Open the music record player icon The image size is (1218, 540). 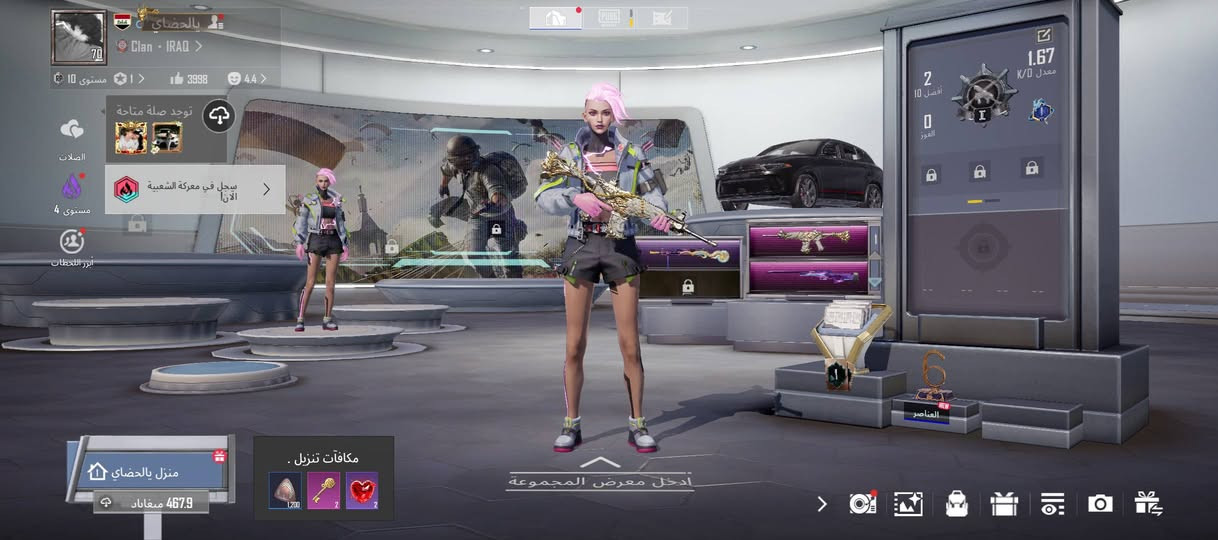pyautogui.click(x=862, y=504)
